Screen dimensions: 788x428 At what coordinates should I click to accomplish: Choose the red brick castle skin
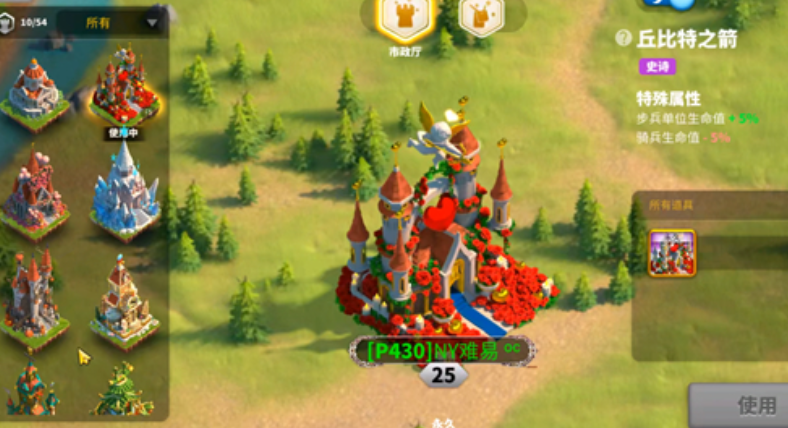pyautogui.click(x=34, y=193)
